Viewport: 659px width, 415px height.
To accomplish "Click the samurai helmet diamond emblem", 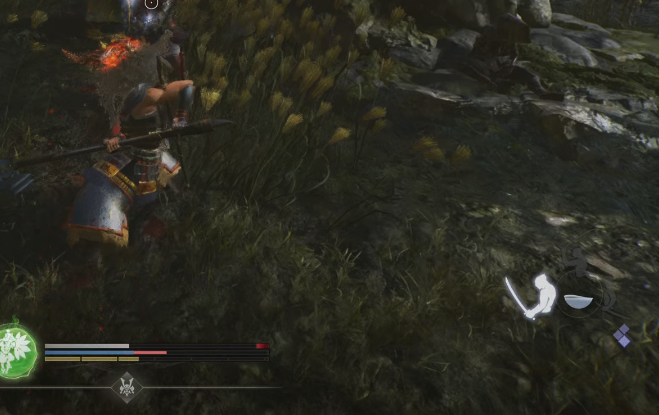I will [x=127, y=385].
